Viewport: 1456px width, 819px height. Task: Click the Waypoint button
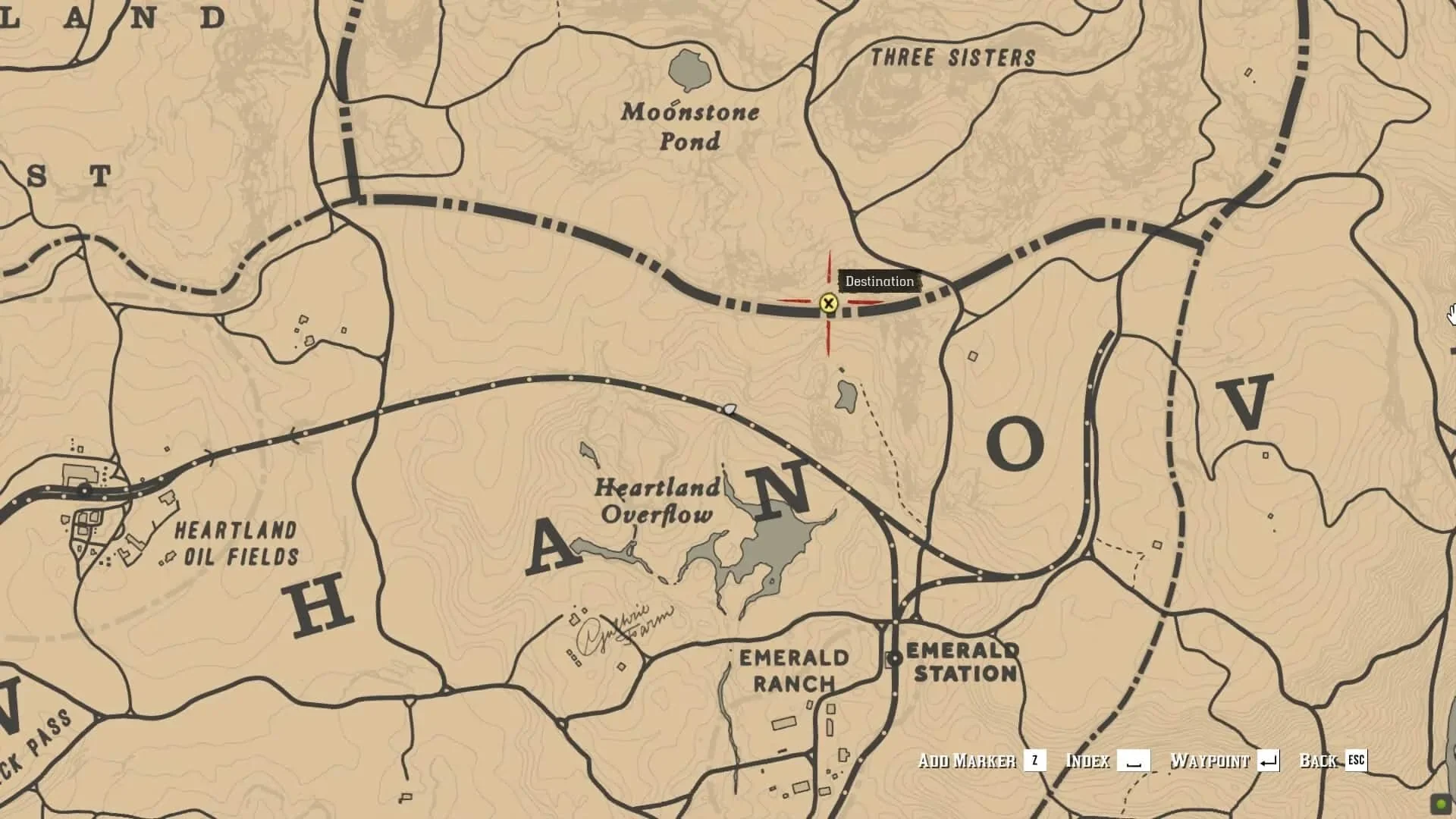click(1211, 761)
